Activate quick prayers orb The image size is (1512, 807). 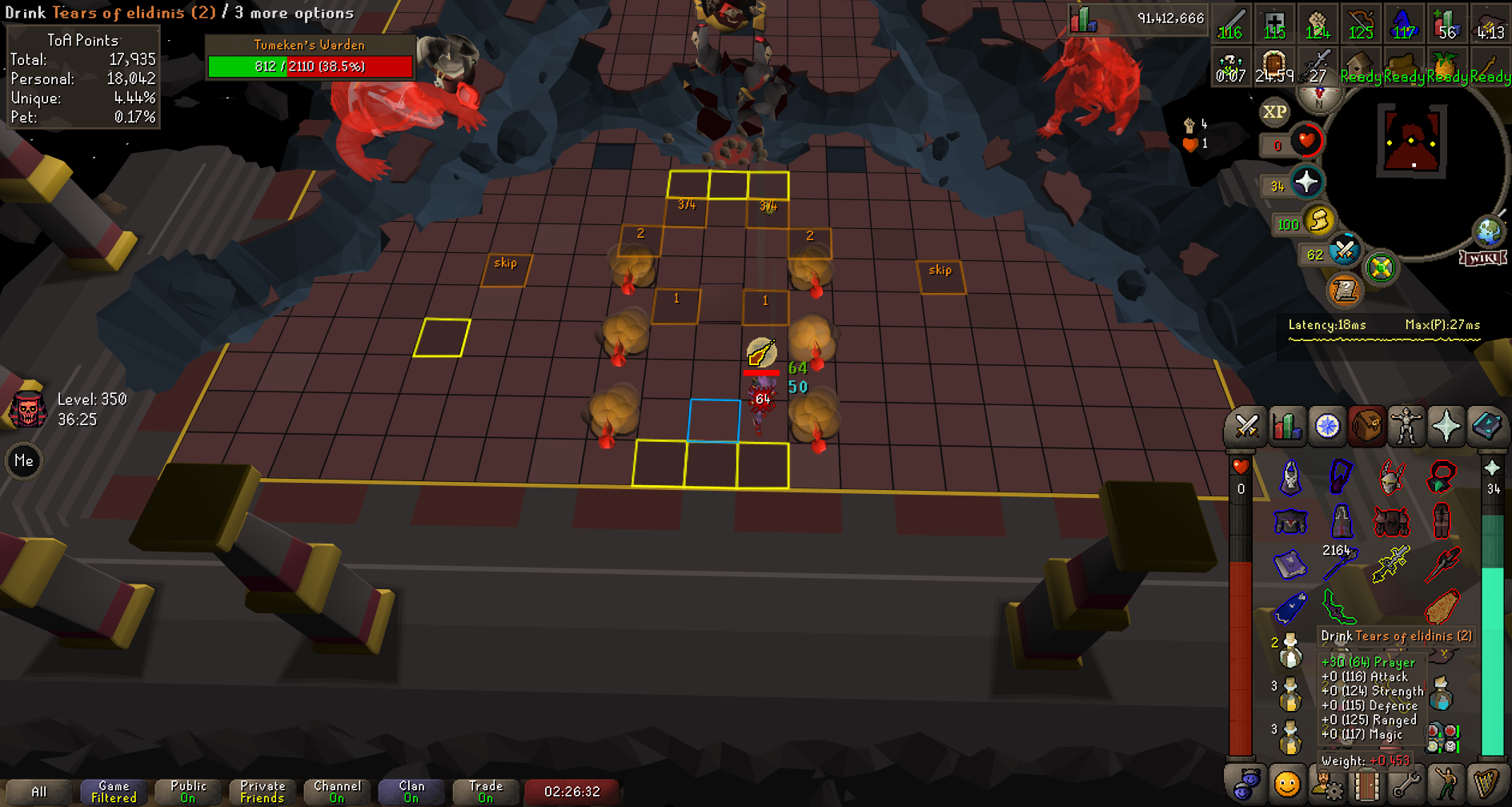[1306, 183]
